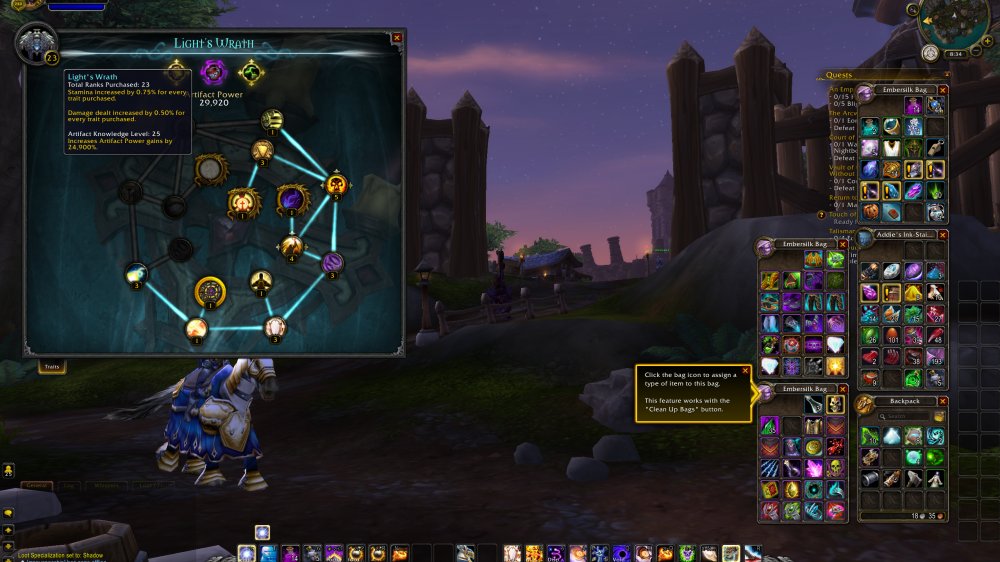Click the glowing orb trait with rank 3
The height and width of the screenshot is (562, 1000).
click(137, 273)
